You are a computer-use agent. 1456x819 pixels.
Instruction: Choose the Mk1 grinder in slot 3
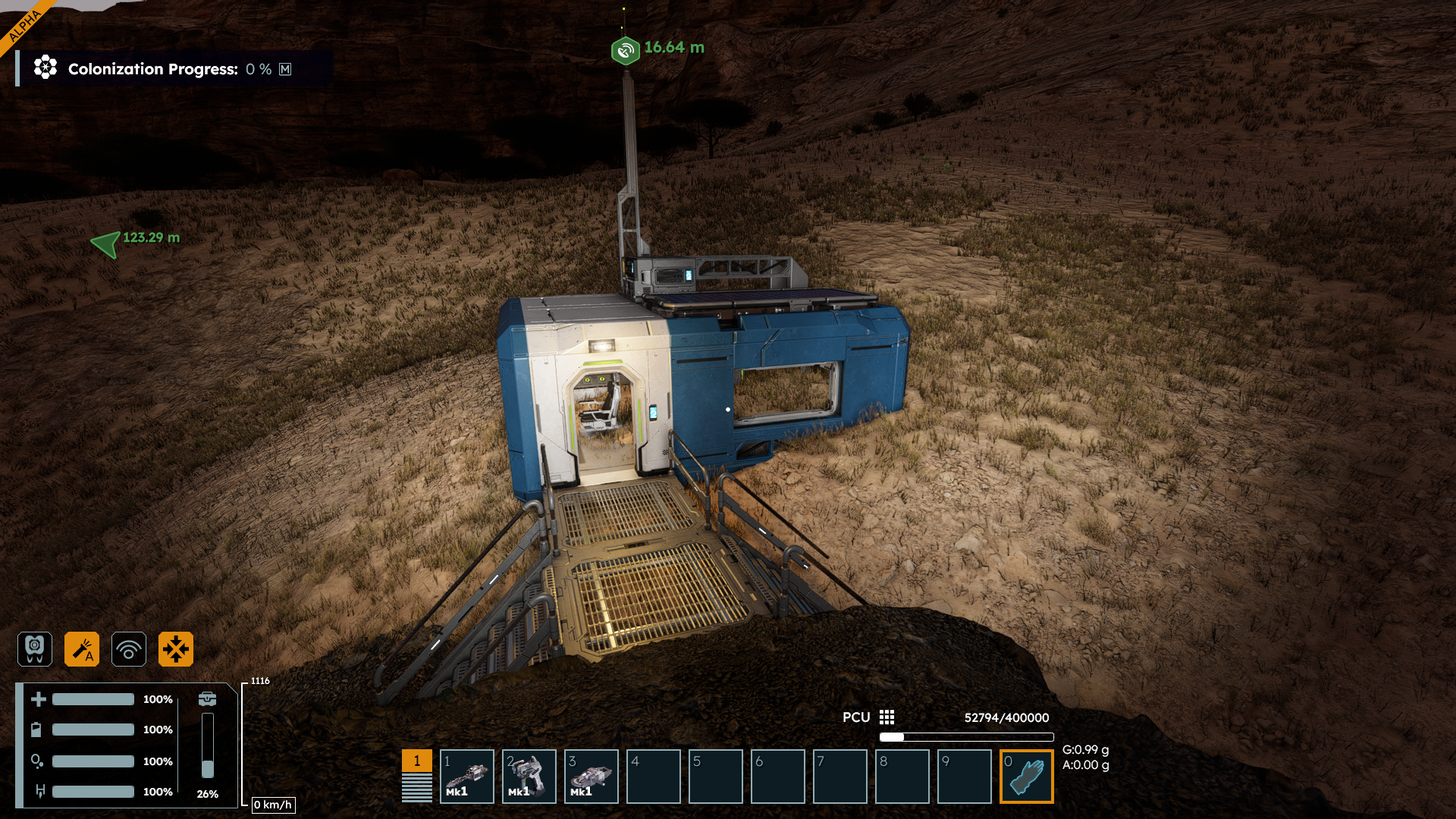click(x=591, y=777)
